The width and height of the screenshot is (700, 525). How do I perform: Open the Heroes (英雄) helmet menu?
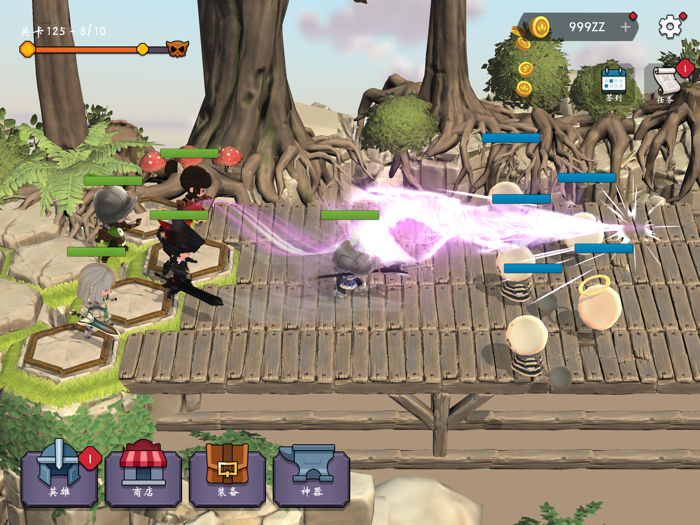pyautogui.click(x=59, y=474)
